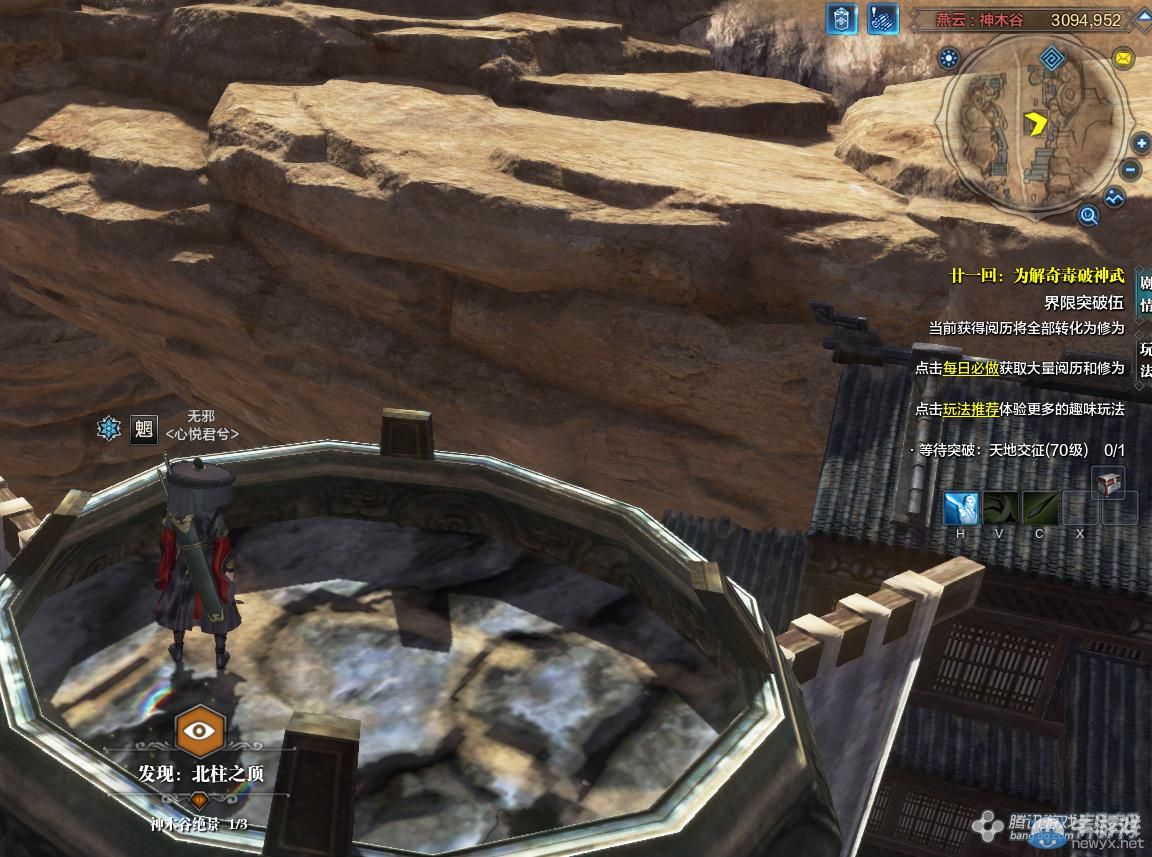
Task: Zoom out the minimap with minus button
Action: [1131, 170]
